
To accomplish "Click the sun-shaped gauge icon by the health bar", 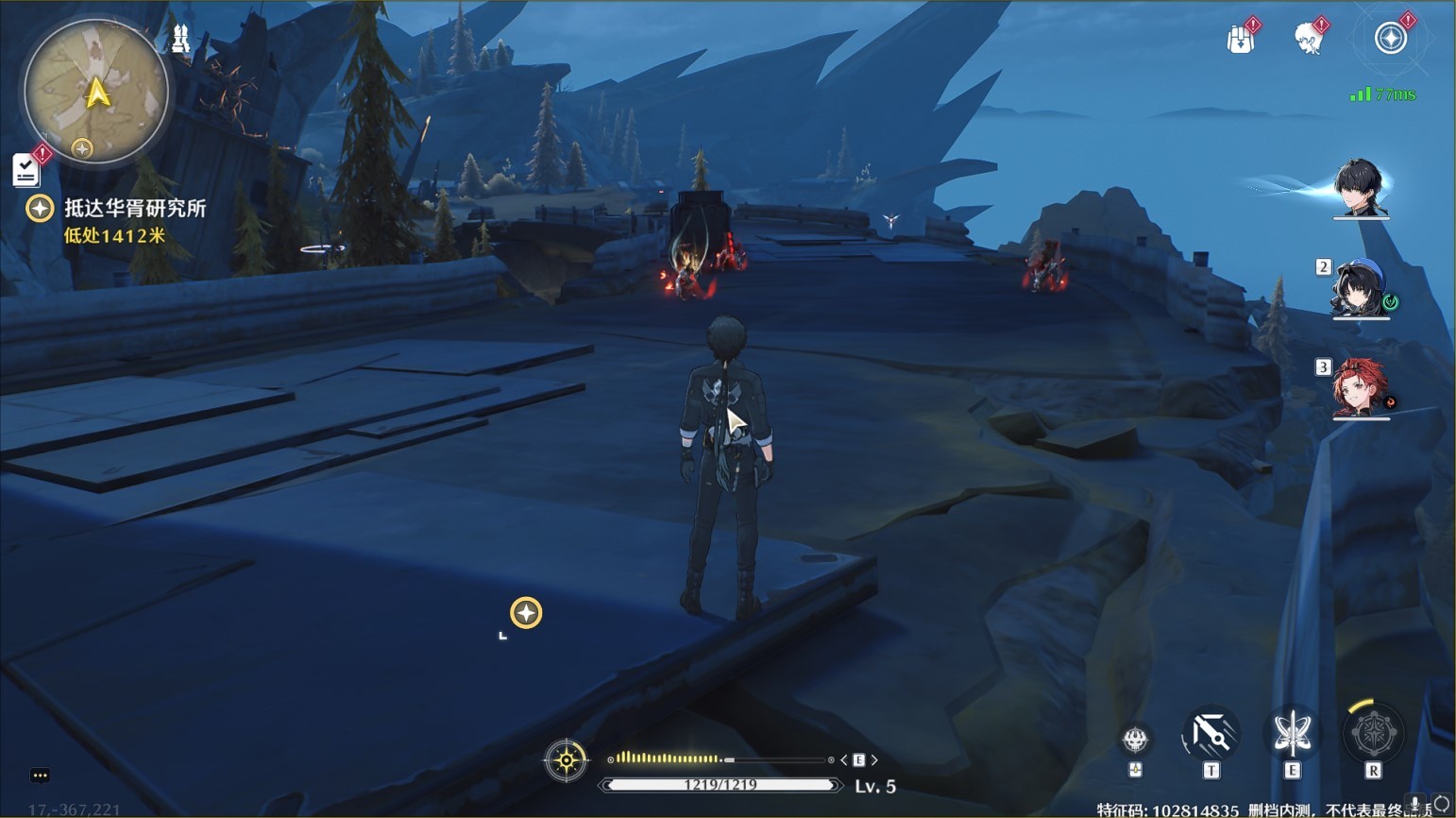I will pyautogui.click(x=566, y=760).
